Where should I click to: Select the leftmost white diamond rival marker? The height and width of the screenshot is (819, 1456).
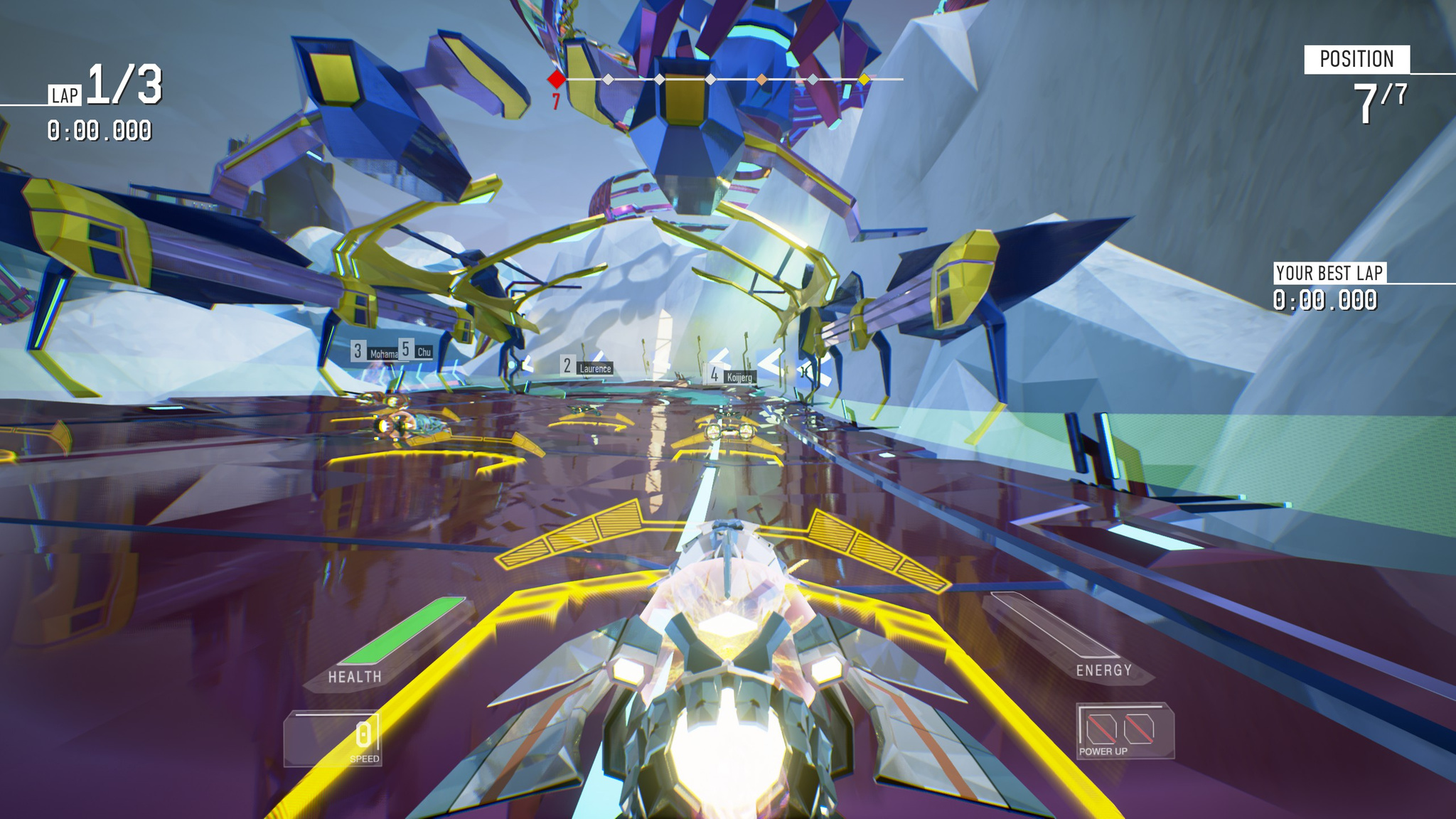pyautogui.click(x=607, y=80)
